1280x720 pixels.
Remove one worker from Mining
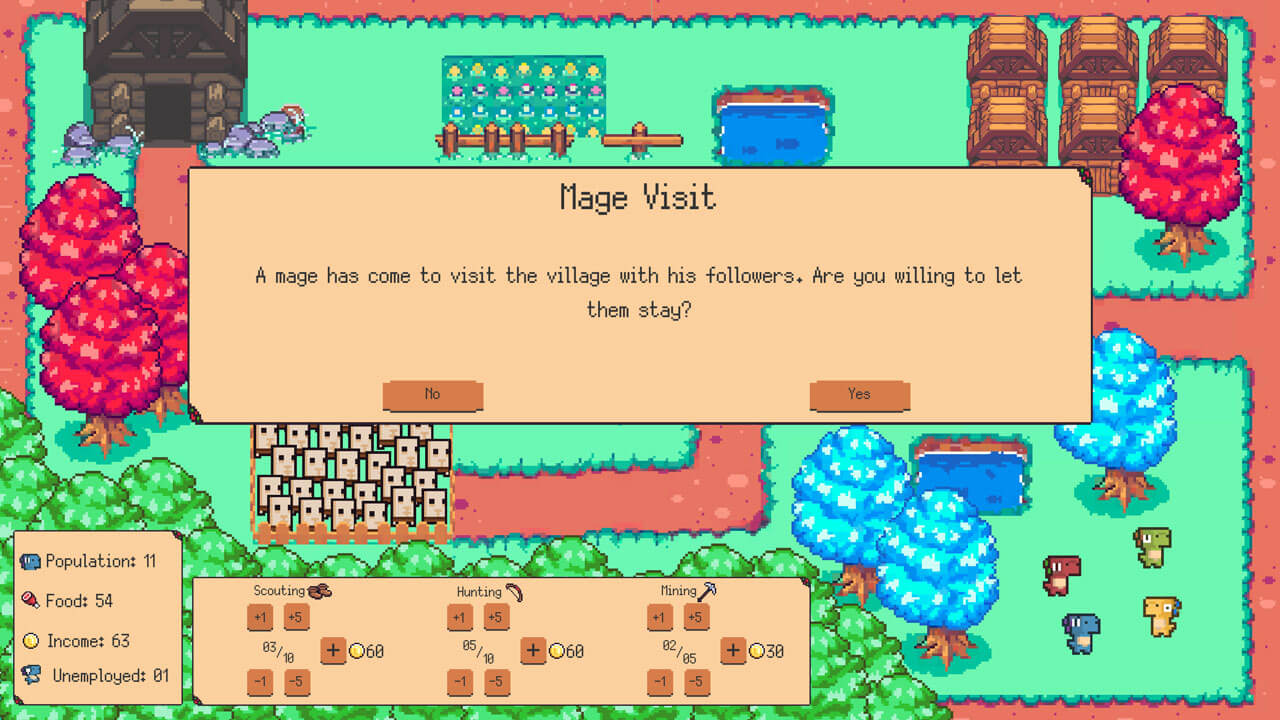(660, 683)
